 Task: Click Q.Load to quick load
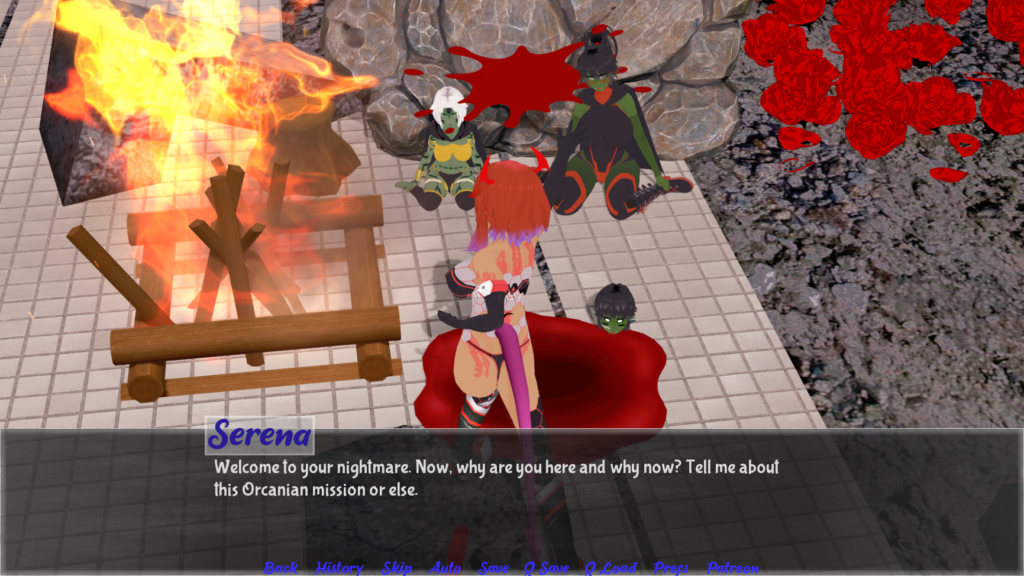pos(610,567)
